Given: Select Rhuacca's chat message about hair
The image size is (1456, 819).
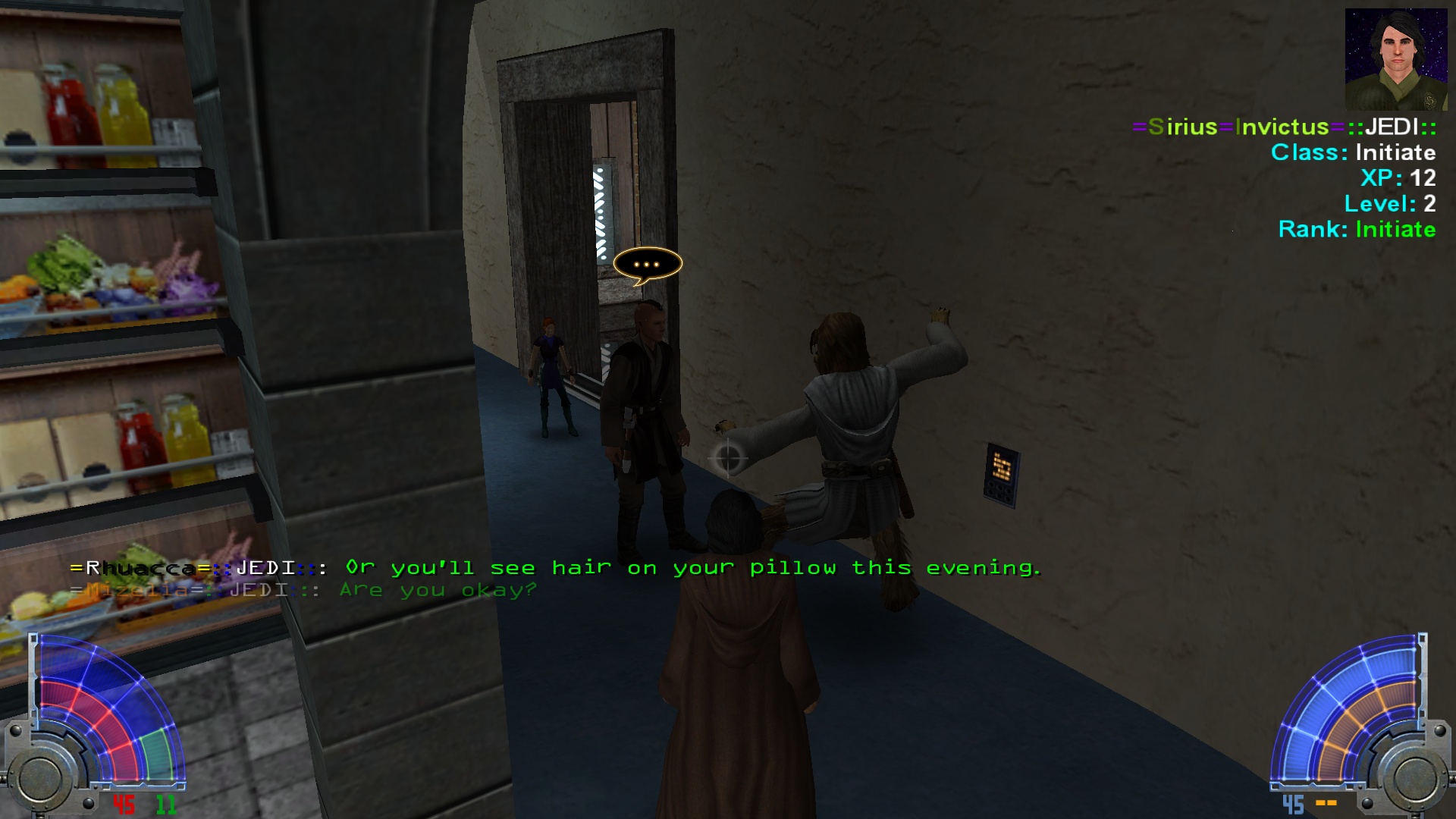Looking at the screenshot, I should click(692, 567).
